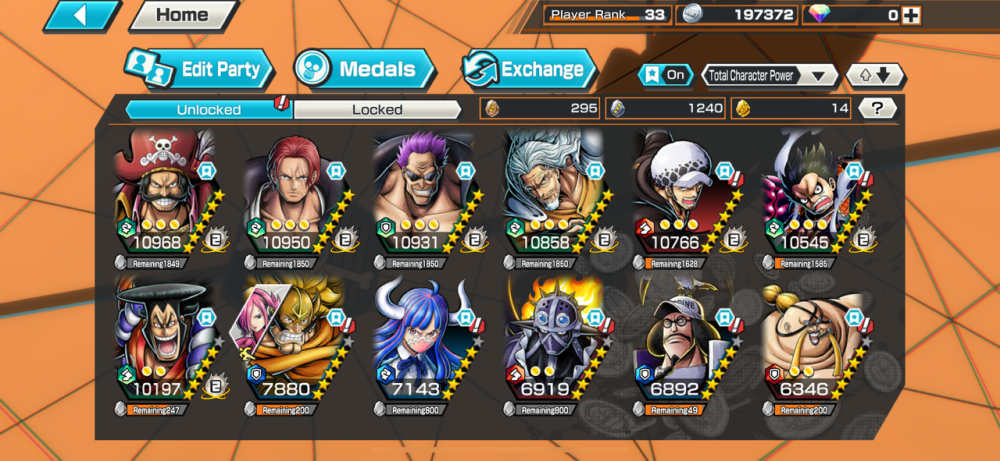Open the Total Character Power sort dropdown
The image size is (1000, 461).
pos(770,75)
